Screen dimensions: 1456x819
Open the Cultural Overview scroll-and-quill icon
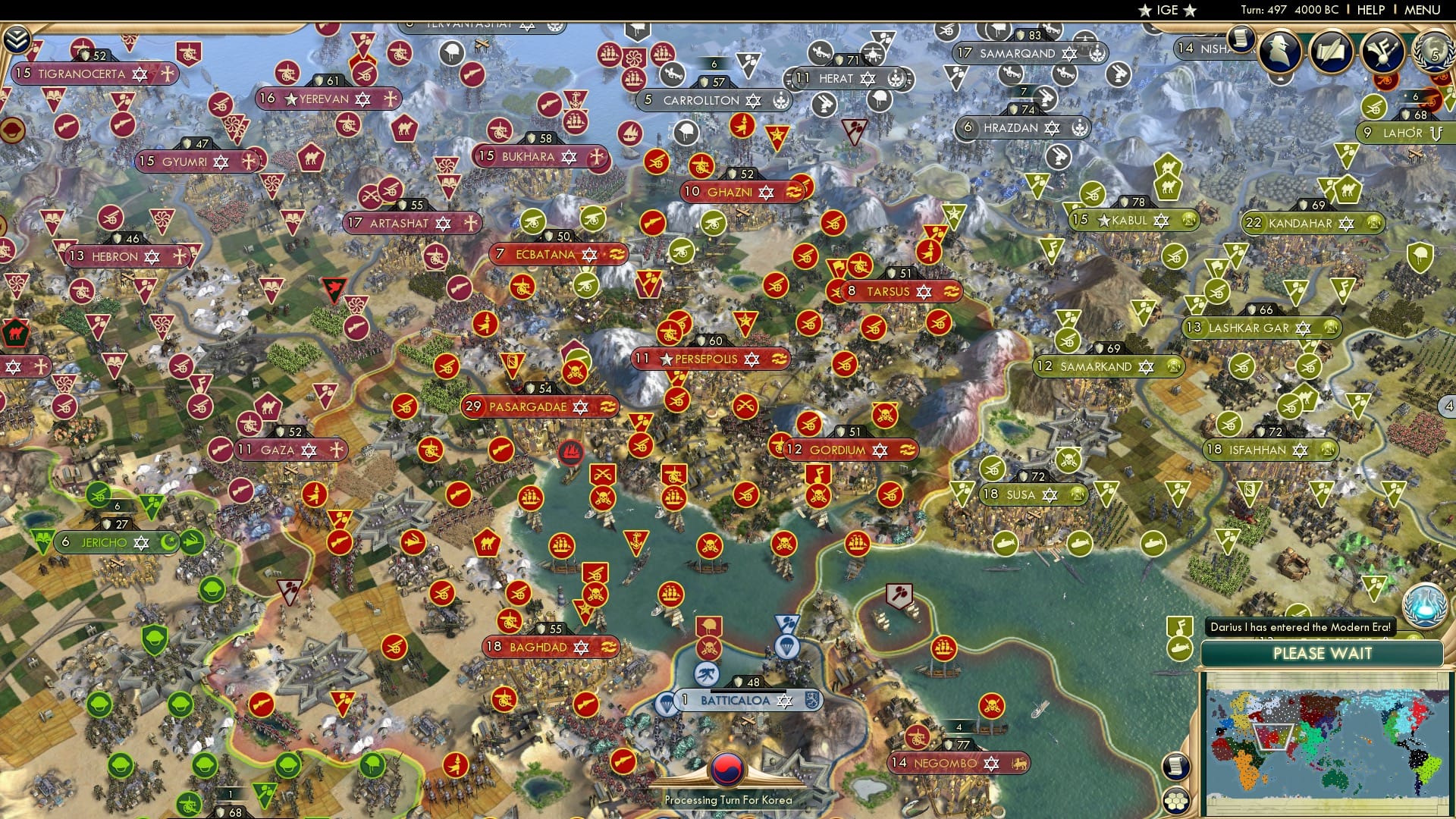pos(1331,52)
